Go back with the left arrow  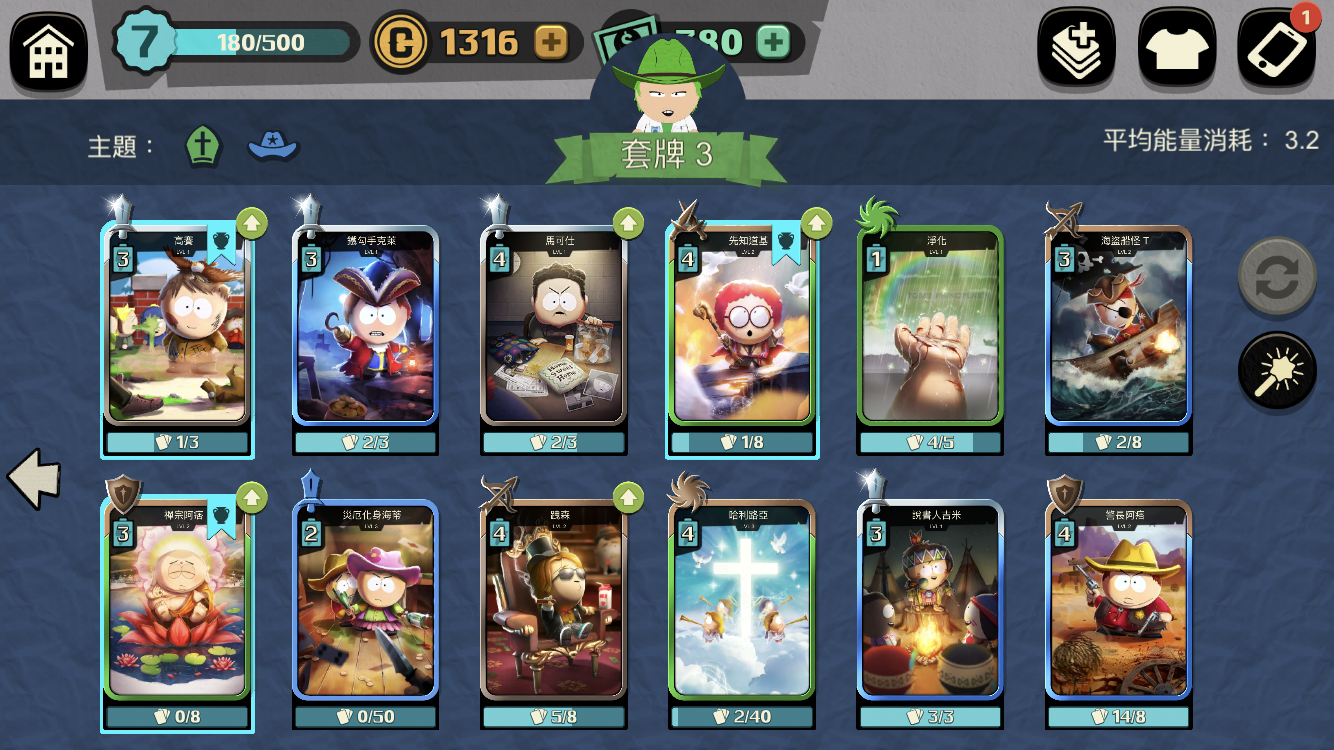pyautogui.click(x=34, y=479)
